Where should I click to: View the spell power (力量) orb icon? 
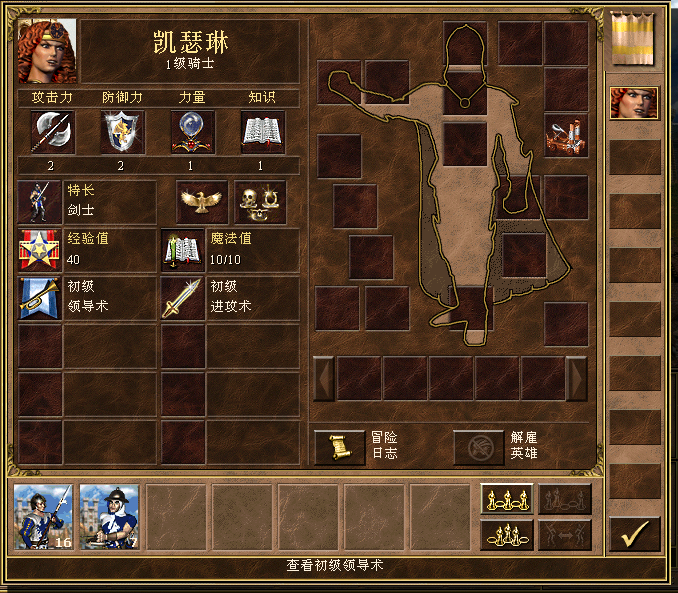[193, 132]
